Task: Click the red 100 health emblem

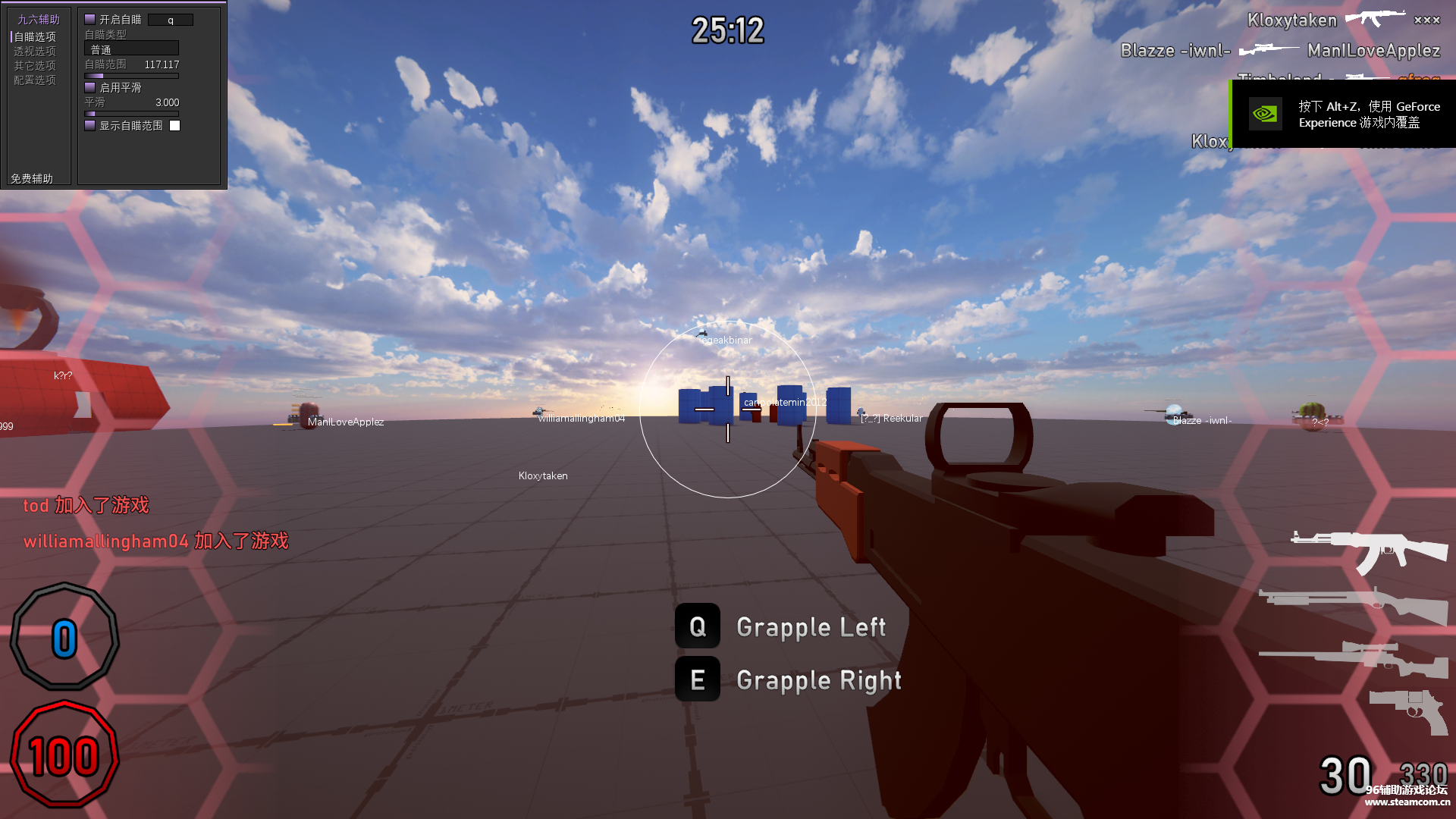Action: (64, 755)
